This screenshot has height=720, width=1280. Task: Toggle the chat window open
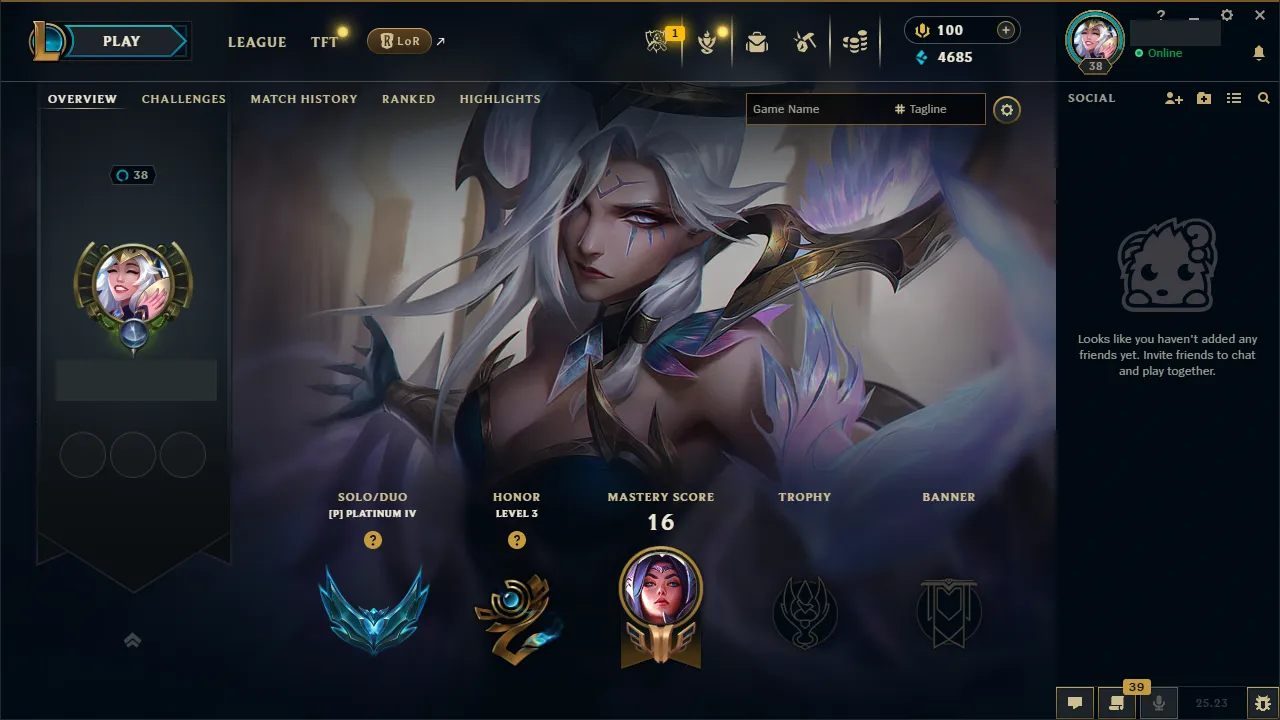[1074, 702]
